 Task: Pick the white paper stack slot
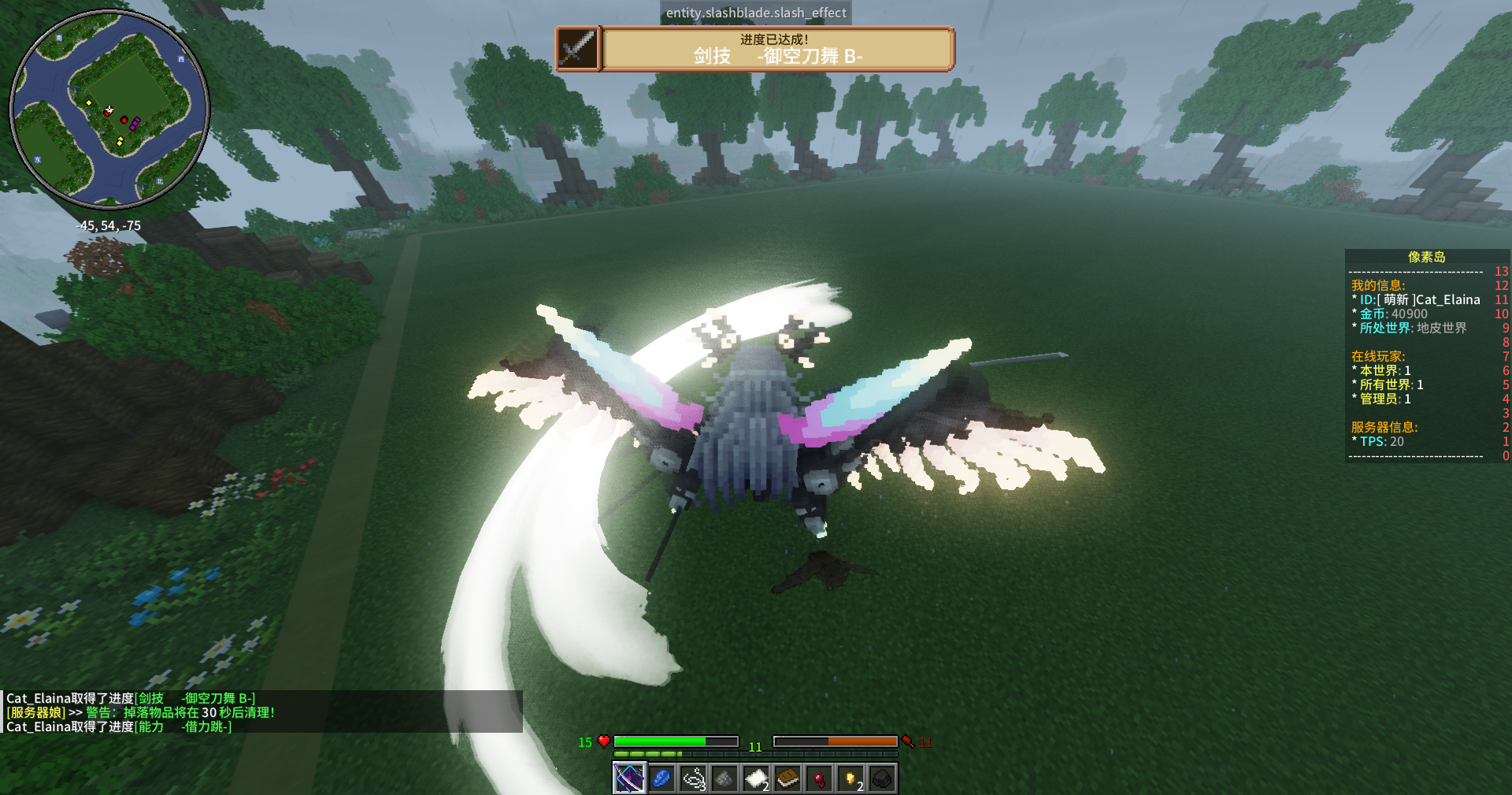[756, 778]
